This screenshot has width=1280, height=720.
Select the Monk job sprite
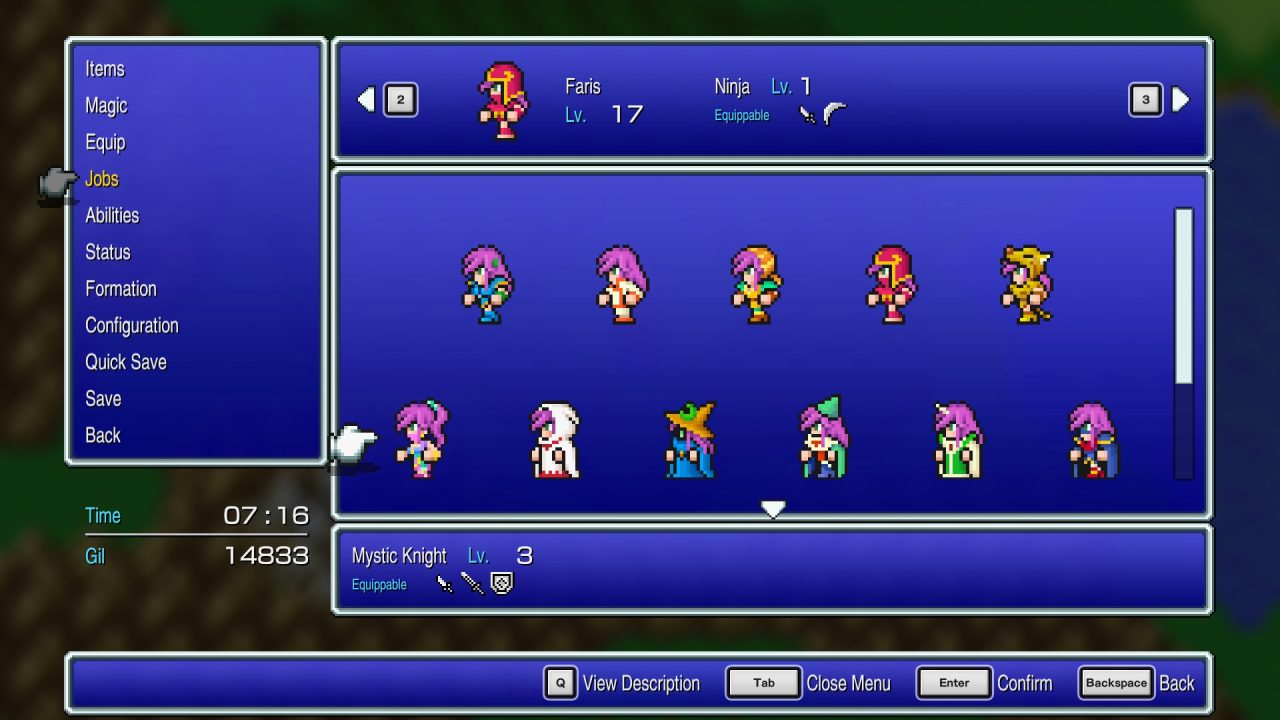tap(622, 285)
